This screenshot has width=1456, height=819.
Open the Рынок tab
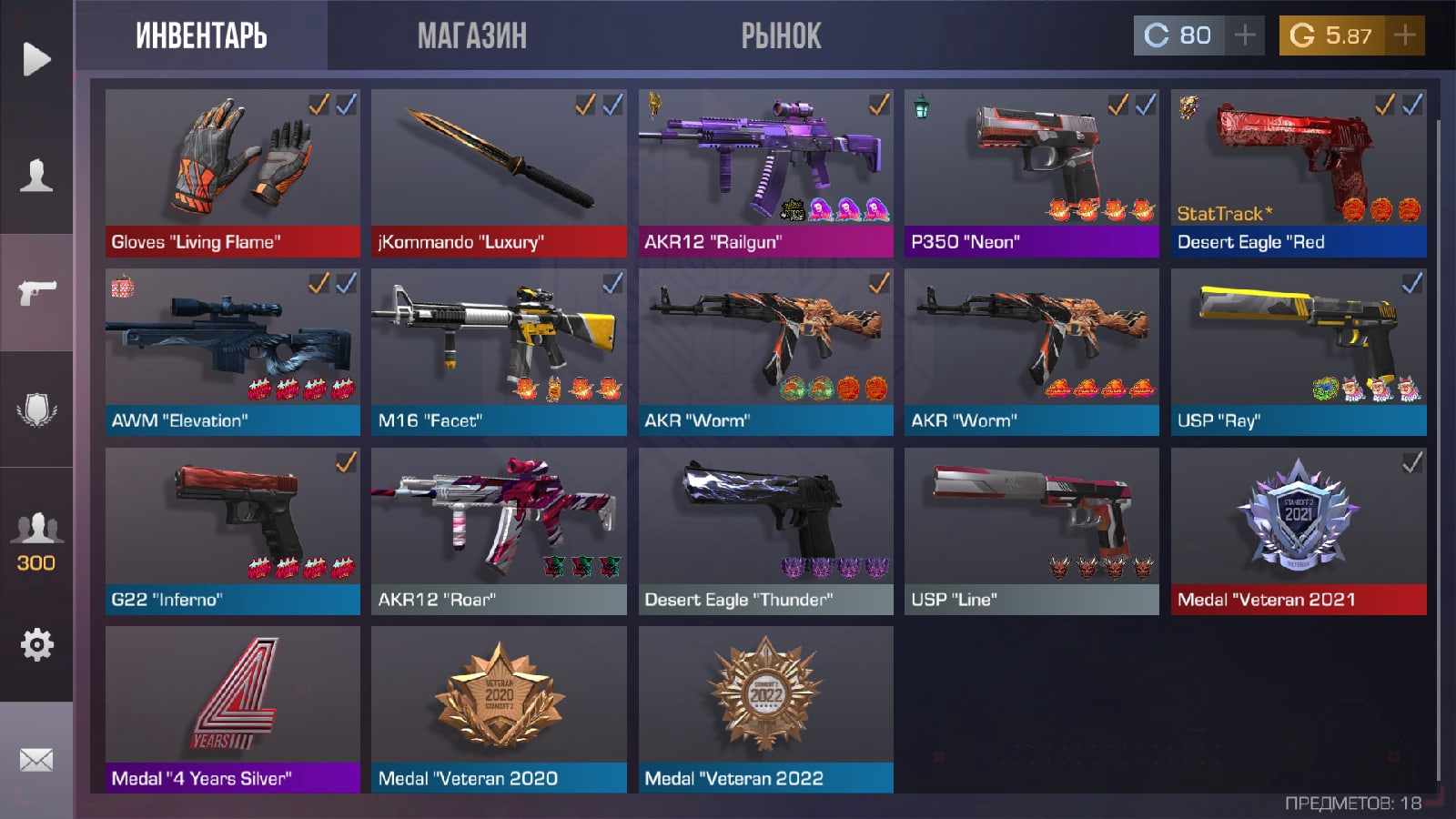click(781, 36)
